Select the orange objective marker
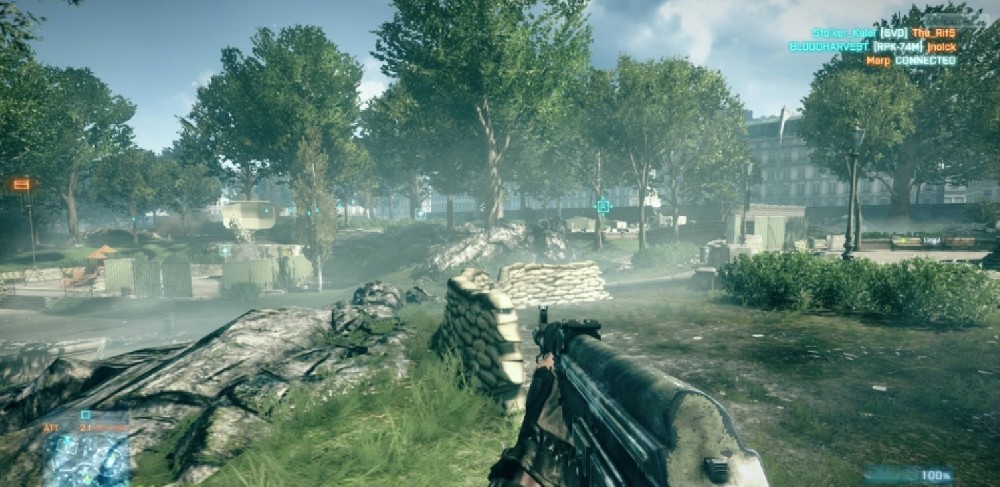Viewport: 1000px width, 487px height. click(x=21, y=185)
